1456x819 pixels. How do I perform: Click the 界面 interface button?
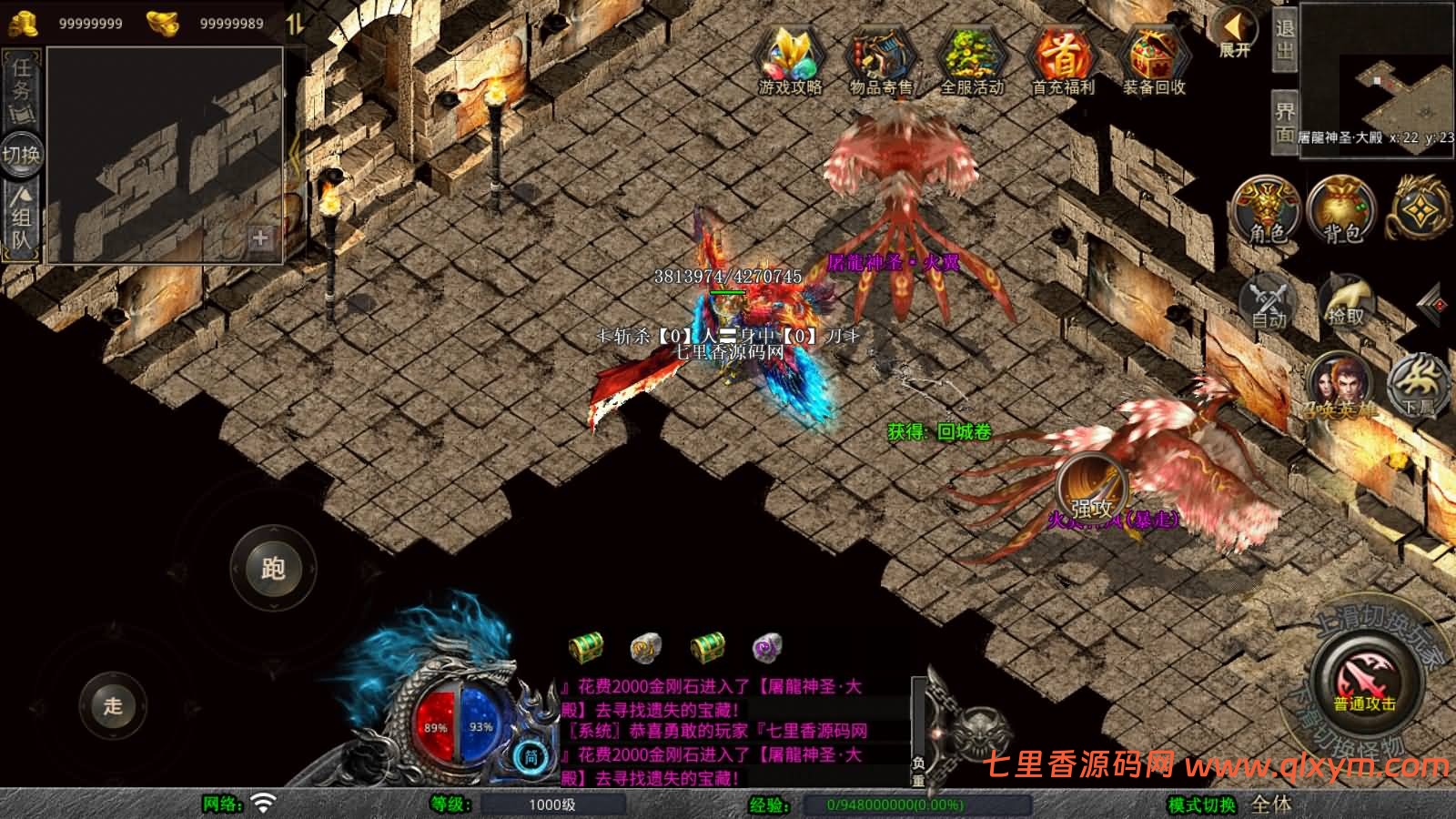pyautogui.click(x=1284, y=123)
